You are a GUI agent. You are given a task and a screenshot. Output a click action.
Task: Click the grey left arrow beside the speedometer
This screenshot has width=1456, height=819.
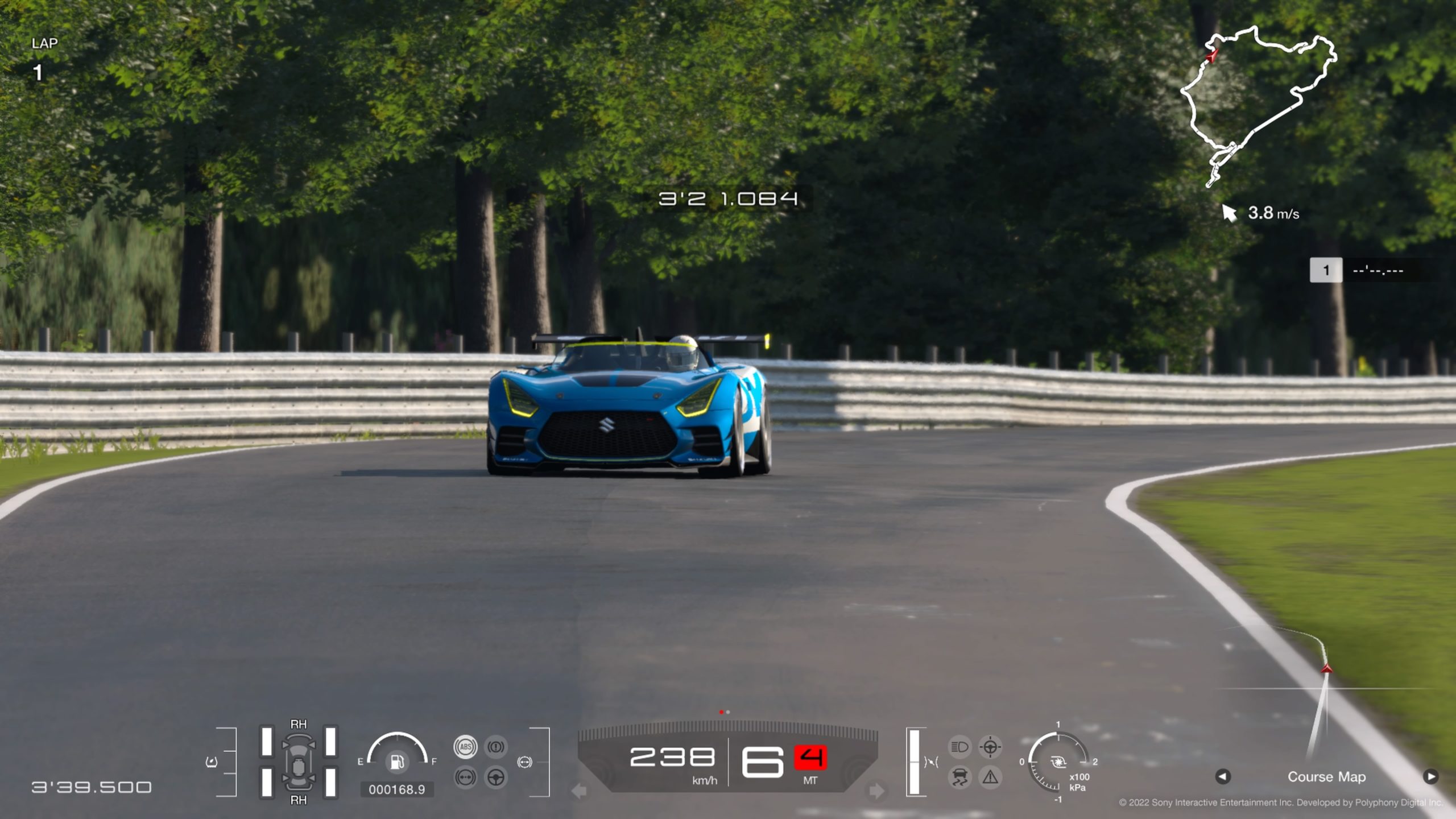[x=579, y=791]
